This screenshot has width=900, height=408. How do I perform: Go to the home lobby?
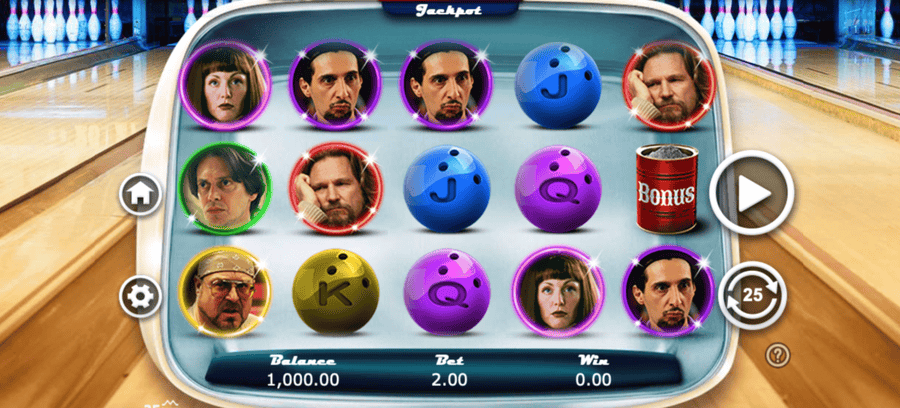(141, 194)
